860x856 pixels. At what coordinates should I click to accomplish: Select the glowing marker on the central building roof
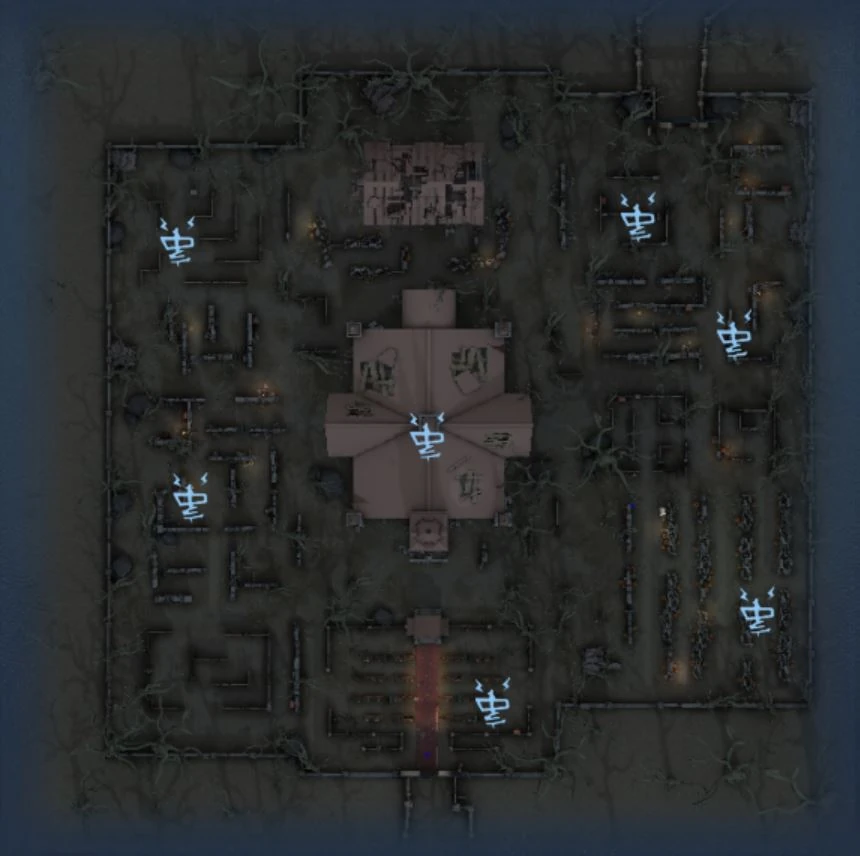click(x=429, y=437)
